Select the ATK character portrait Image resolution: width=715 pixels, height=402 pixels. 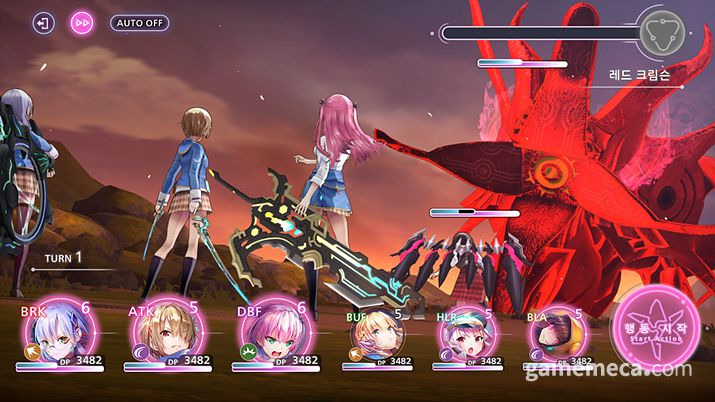(x=164, y=333)
